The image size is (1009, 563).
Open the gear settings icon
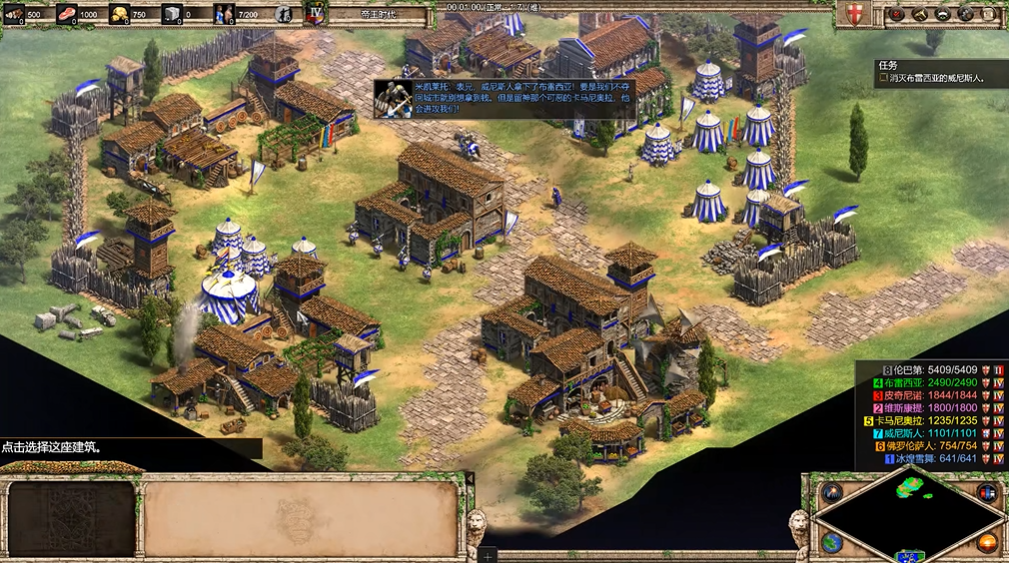[966, 14]
